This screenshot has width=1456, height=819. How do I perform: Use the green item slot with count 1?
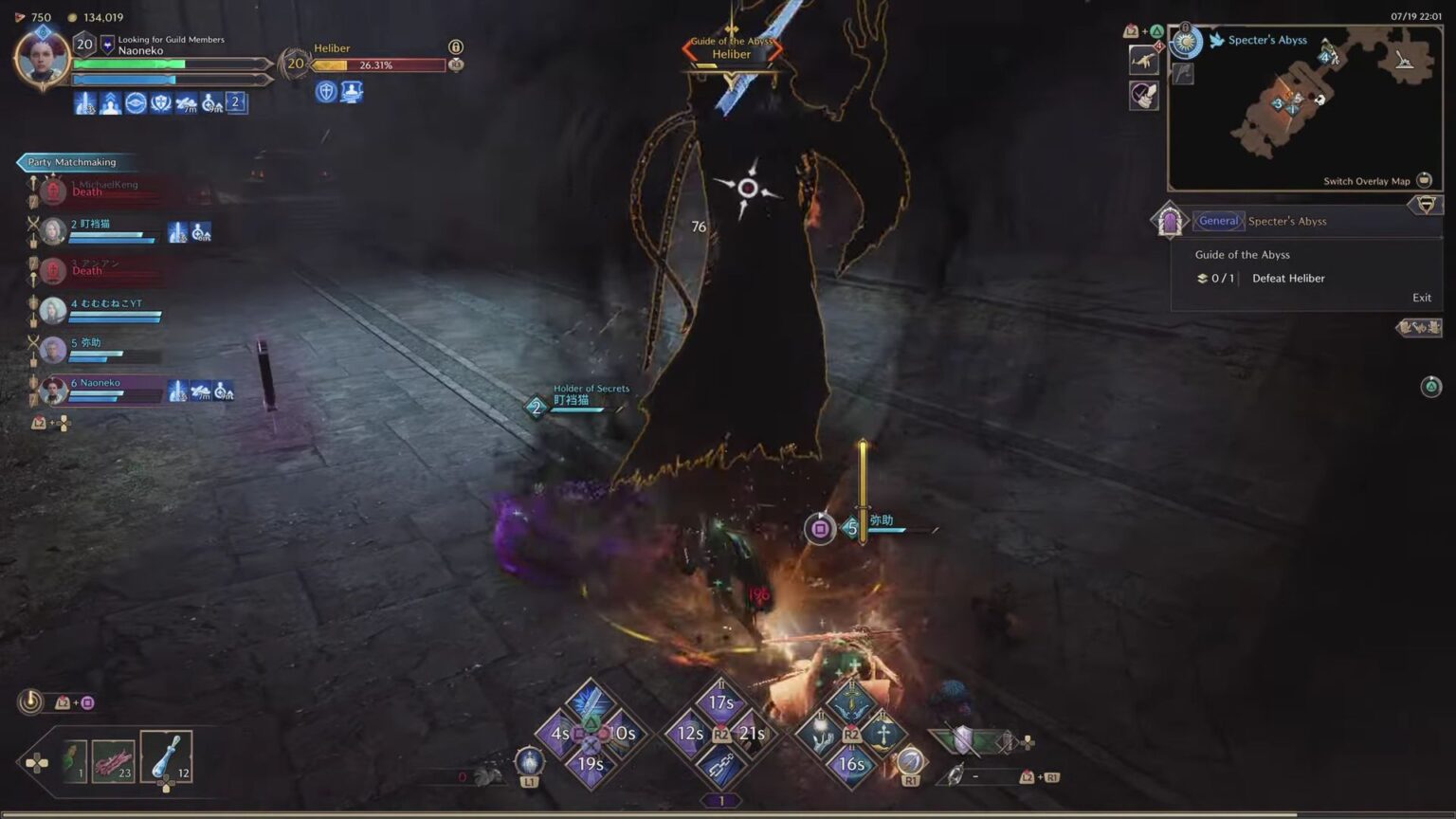pyautogui.click(x=74, y=760)
